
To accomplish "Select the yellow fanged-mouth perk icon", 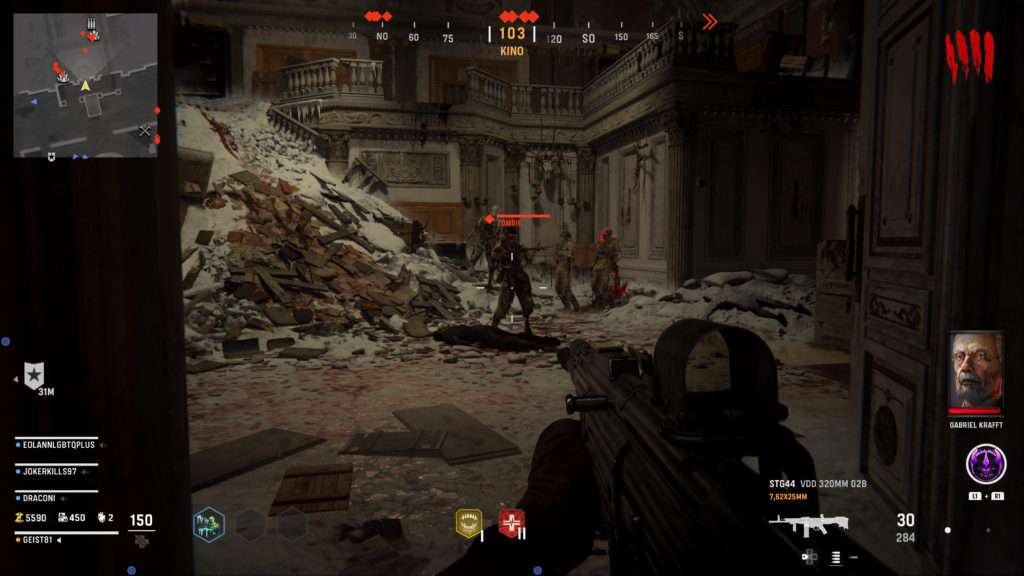I will (x=468, y=522).
